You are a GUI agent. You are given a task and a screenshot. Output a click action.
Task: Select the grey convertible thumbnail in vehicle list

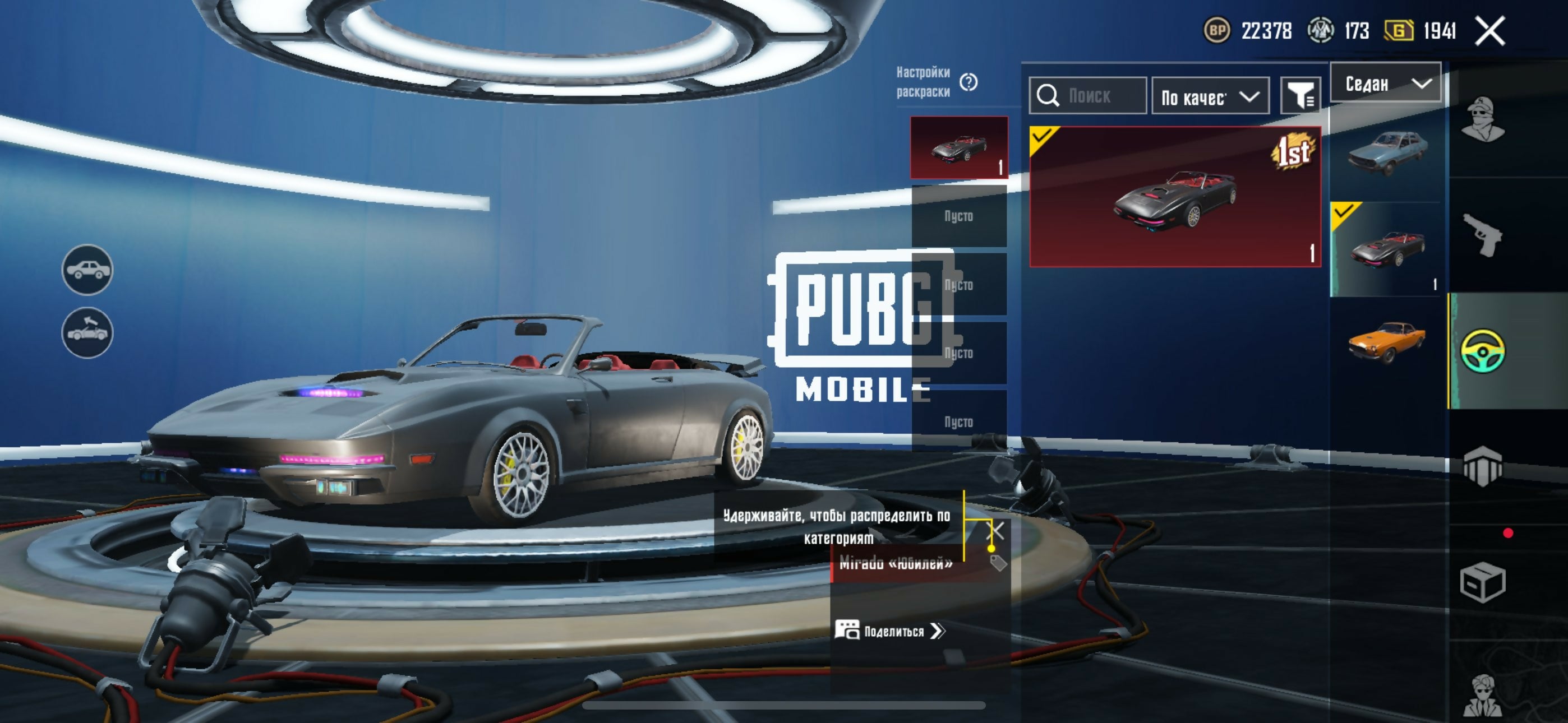(1386, 249)
